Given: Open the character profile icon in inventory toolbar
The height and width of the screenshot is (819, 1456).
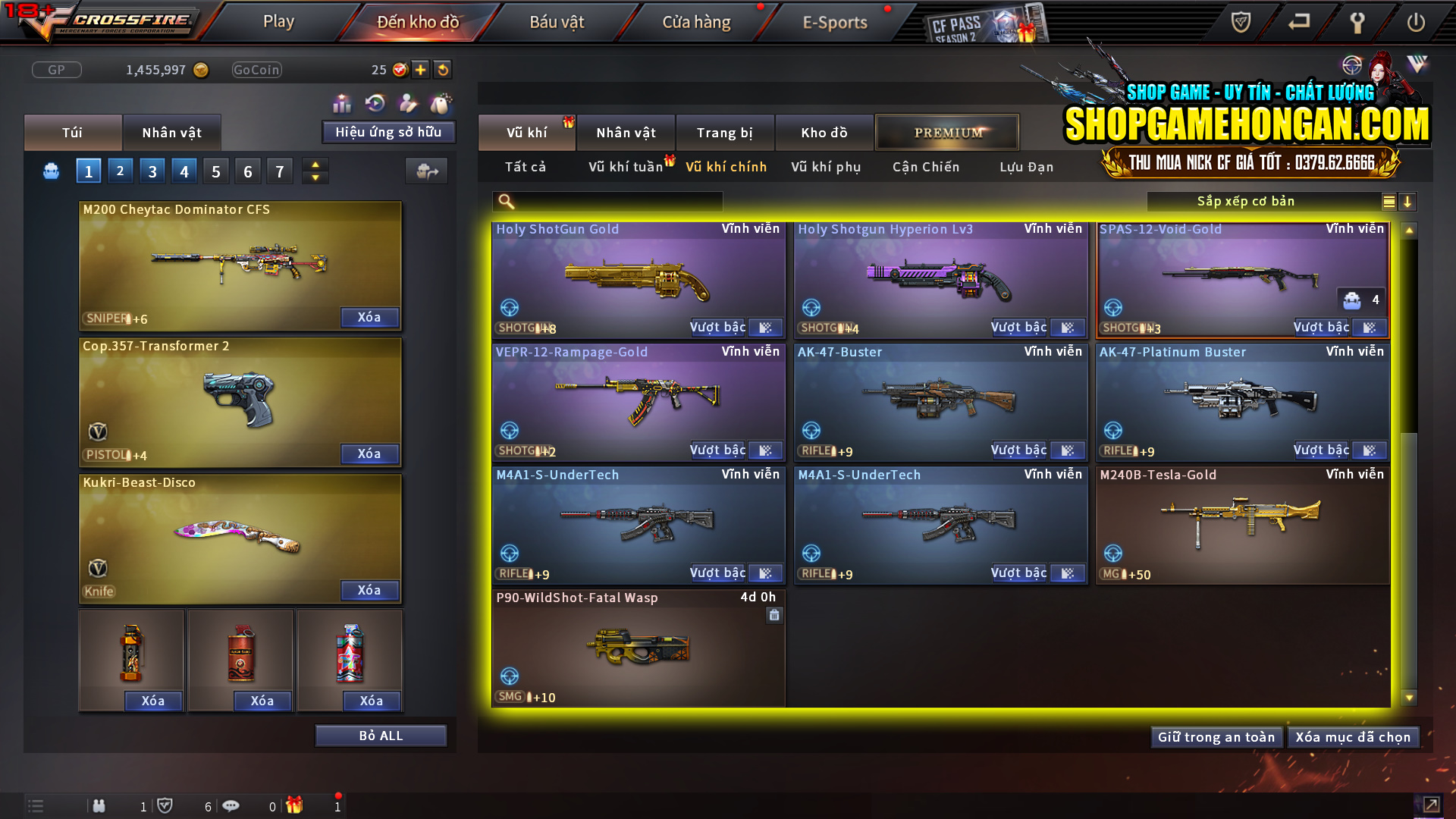Looking at the screenshot, I should click(x=406, y=103).
